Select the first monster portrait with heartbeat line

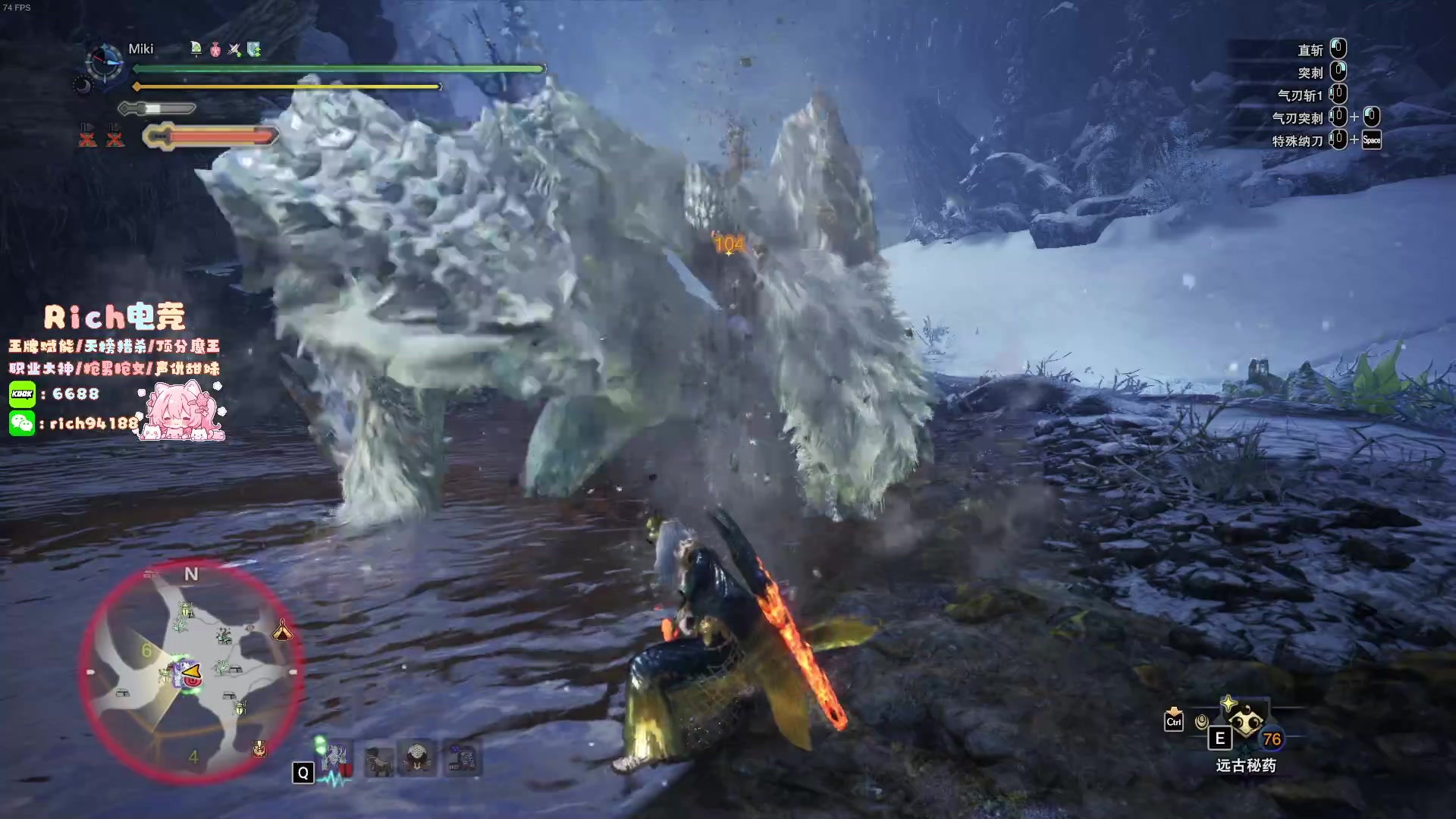click(335, 758)
